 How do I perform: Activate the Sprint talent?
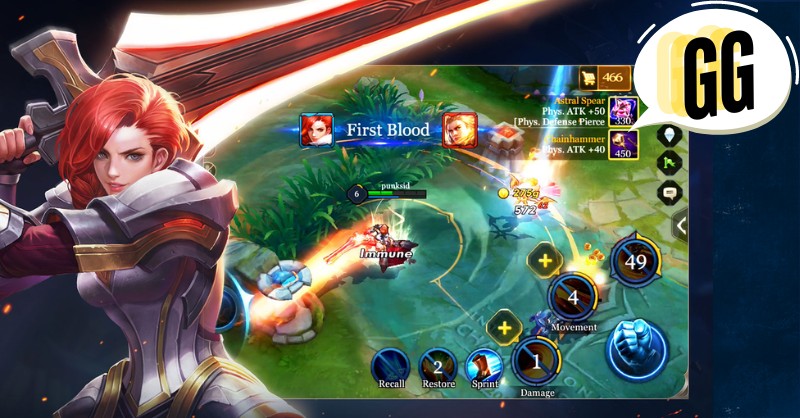point(483,365)
